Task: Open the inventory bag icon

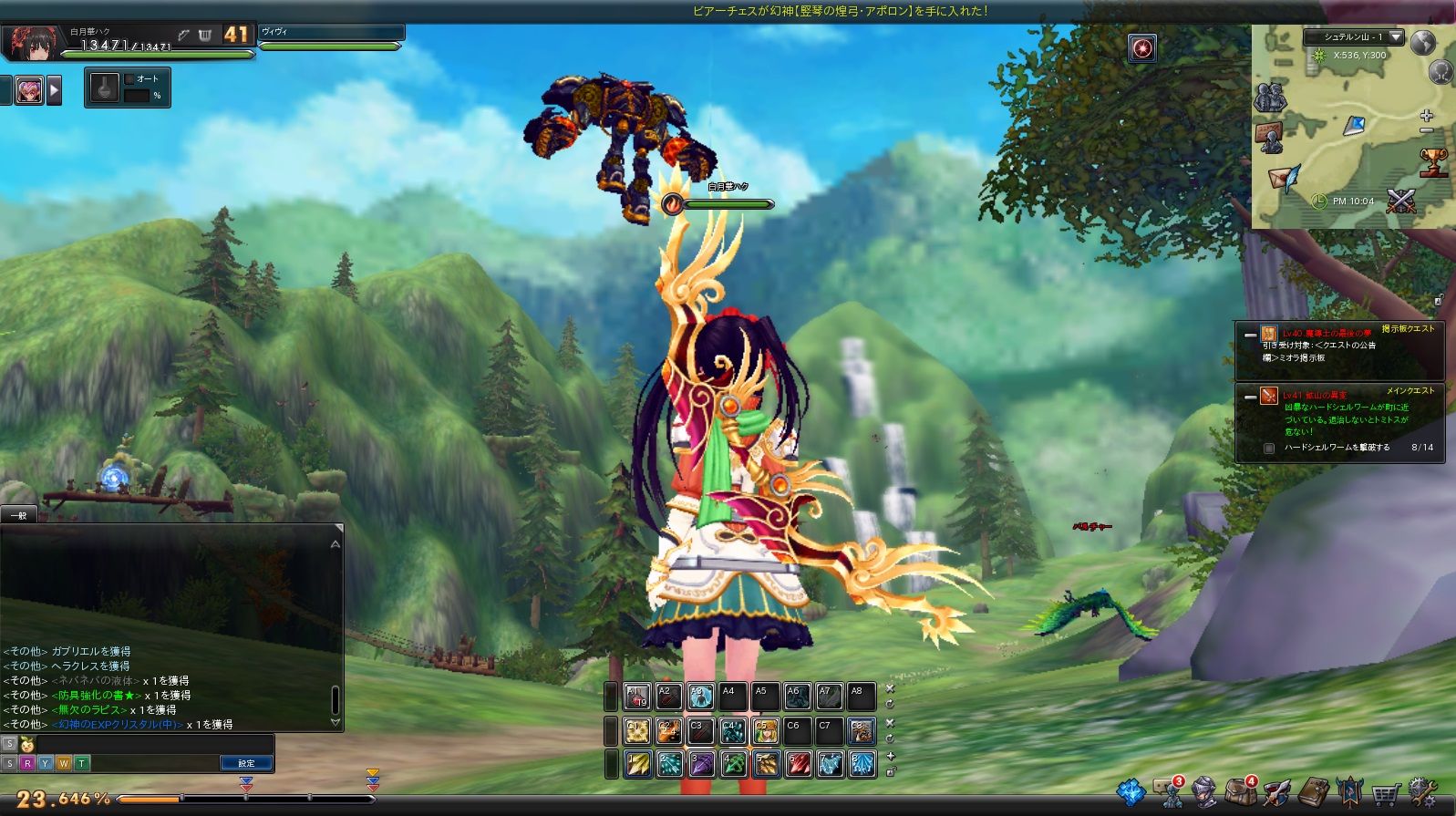Action: [x=1241, y=792]
